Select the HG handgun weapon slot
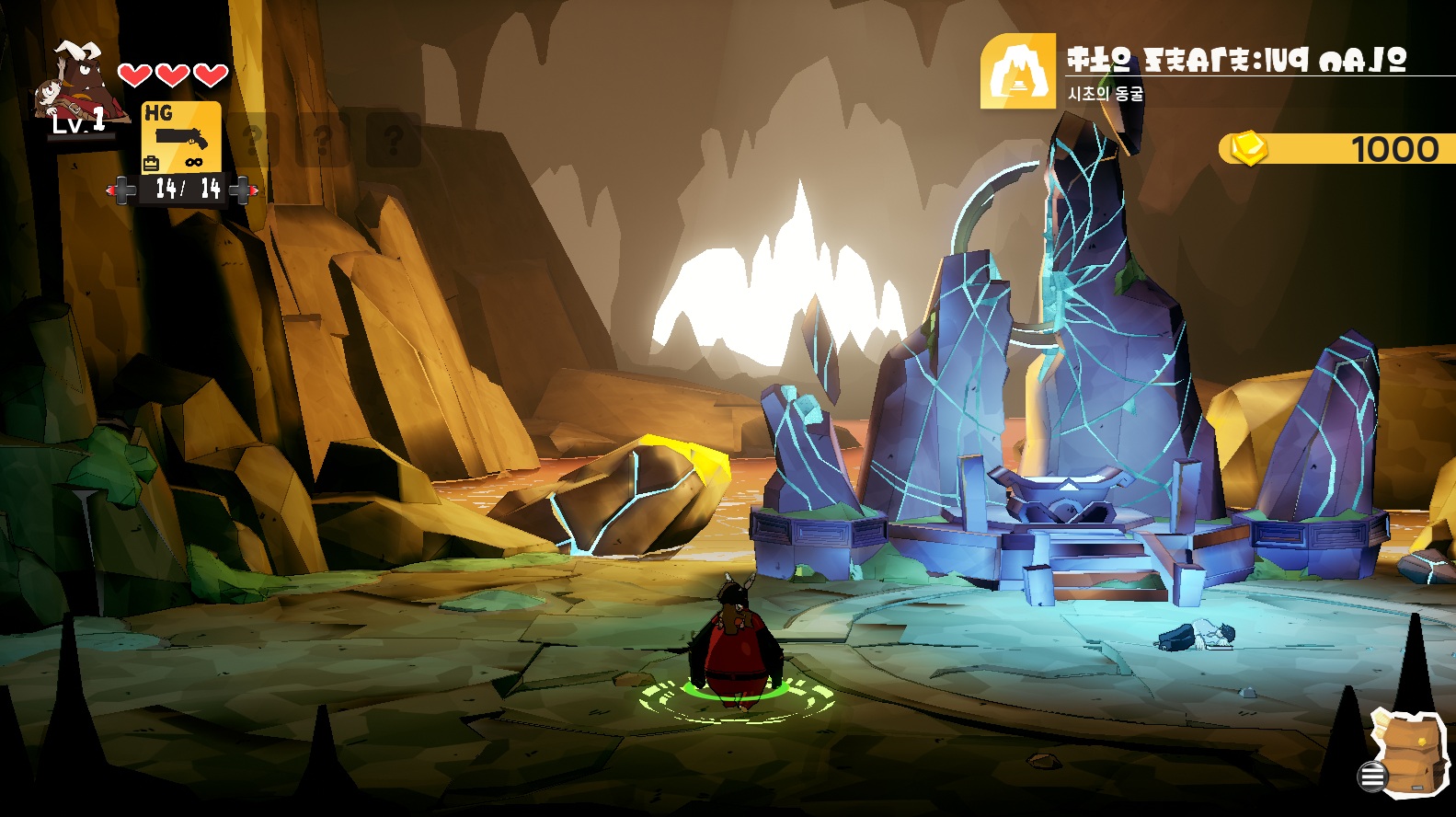 click(181, 137)
